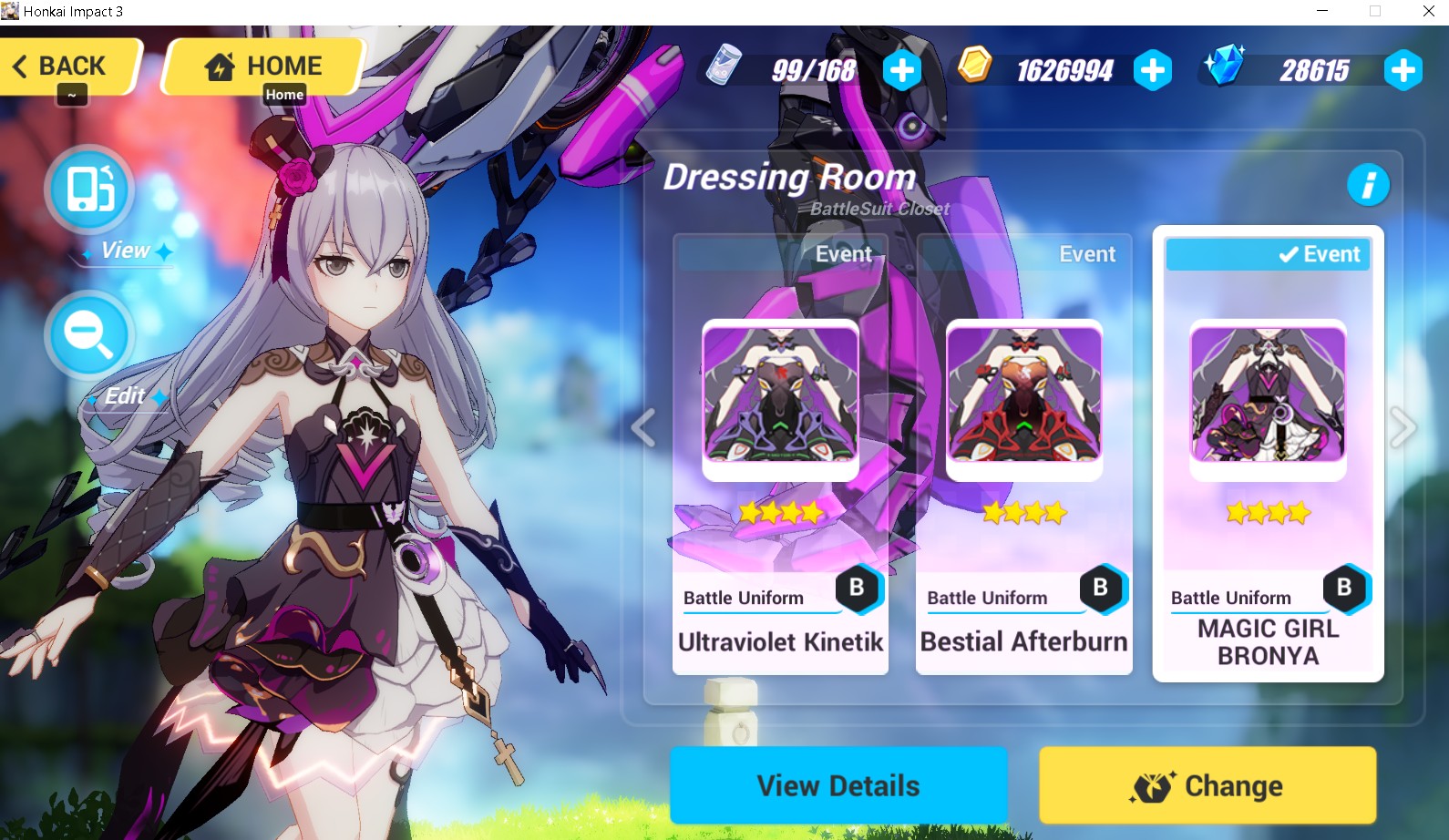1449x840 pixels.
Task: Toggle the Event checkmark on MAGIC GIRL BRONYA
Action: point(1290,254)
